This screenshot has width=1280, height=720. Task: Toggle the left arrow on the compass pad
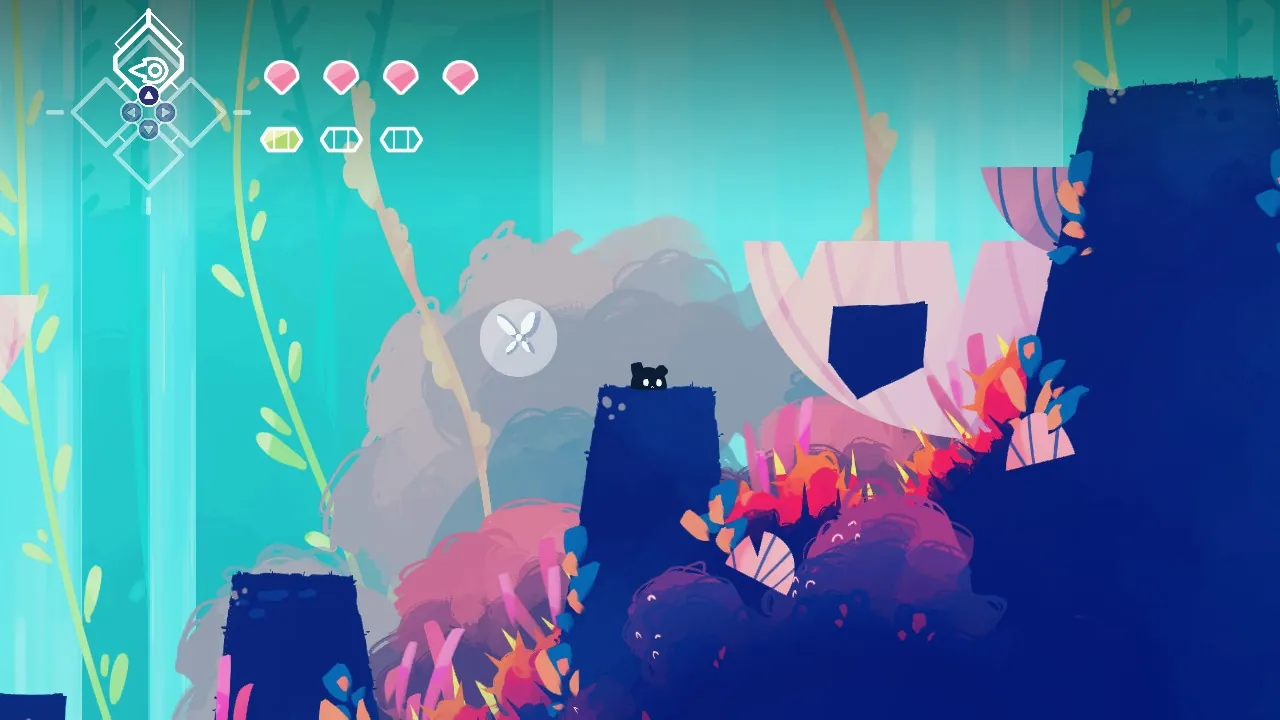click(132, 113)
